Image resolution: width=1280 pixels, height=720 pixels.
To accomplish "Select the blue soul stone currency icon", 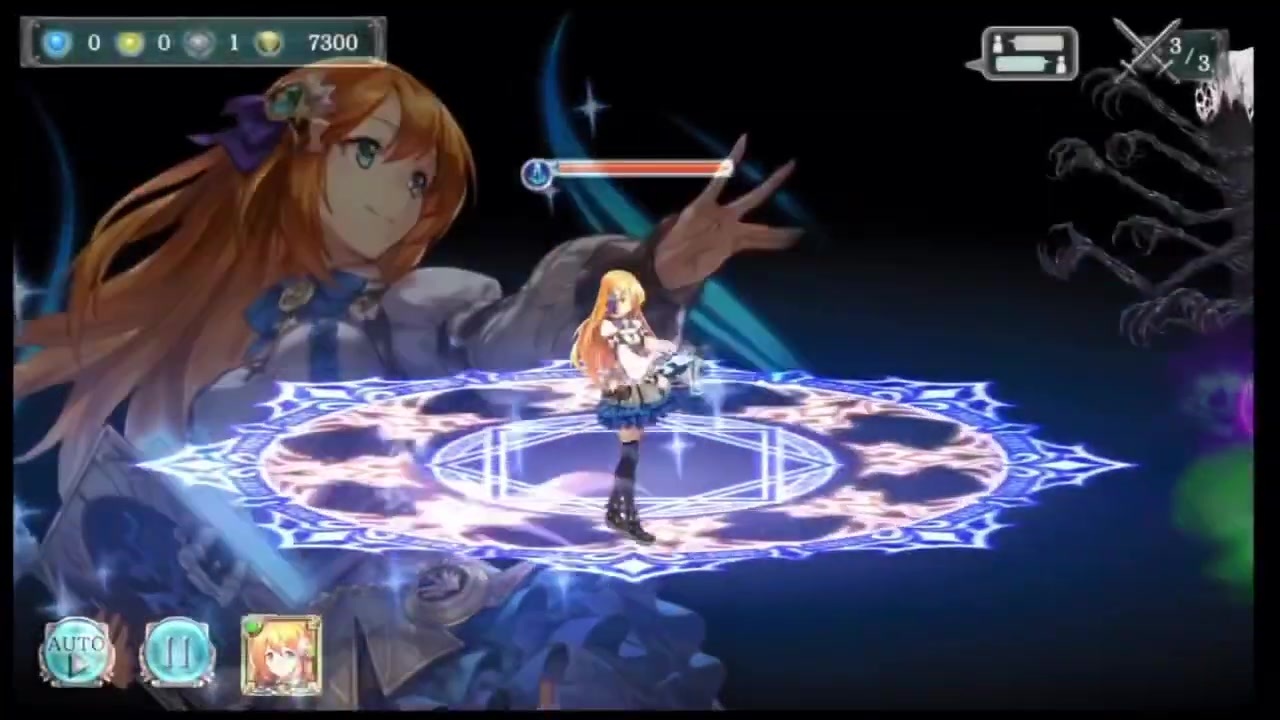I will [x=56, y=42].
